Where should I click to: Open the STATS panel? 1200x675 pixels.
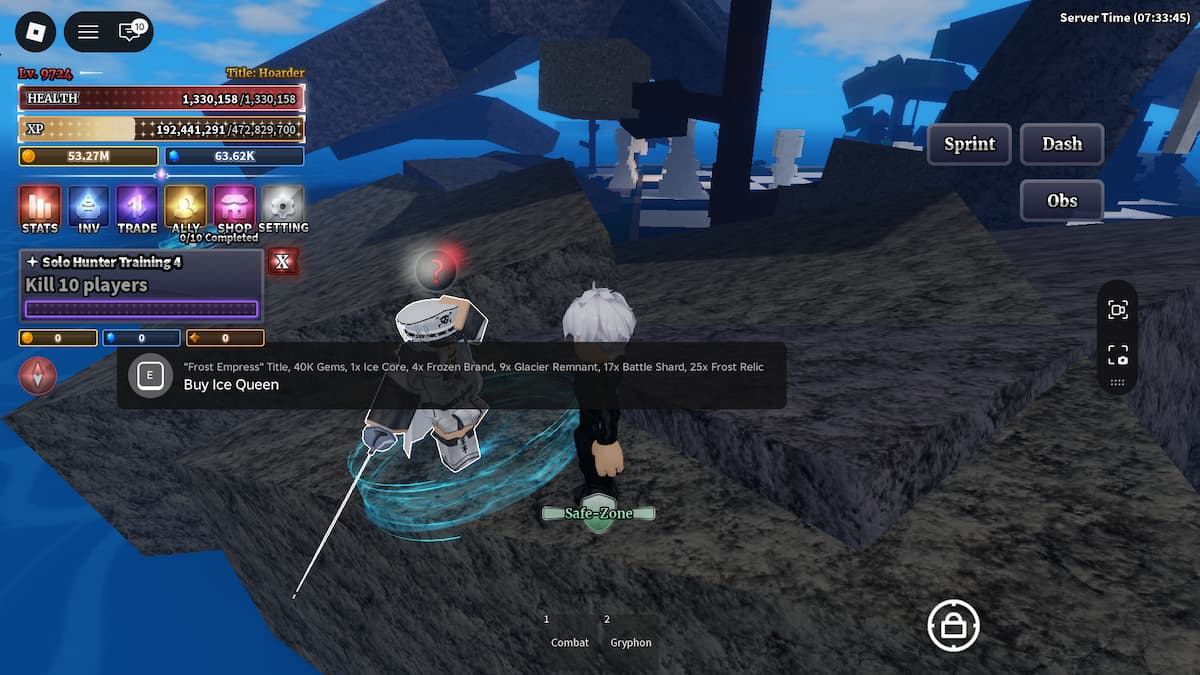pyautogui.click(x=40, y=209)
